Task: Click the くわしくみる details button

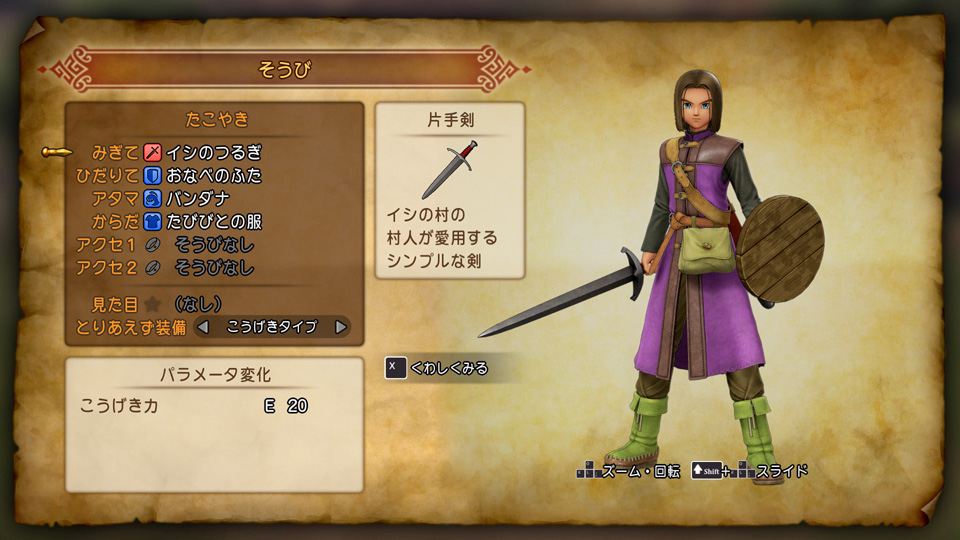Action: (440, 368)
